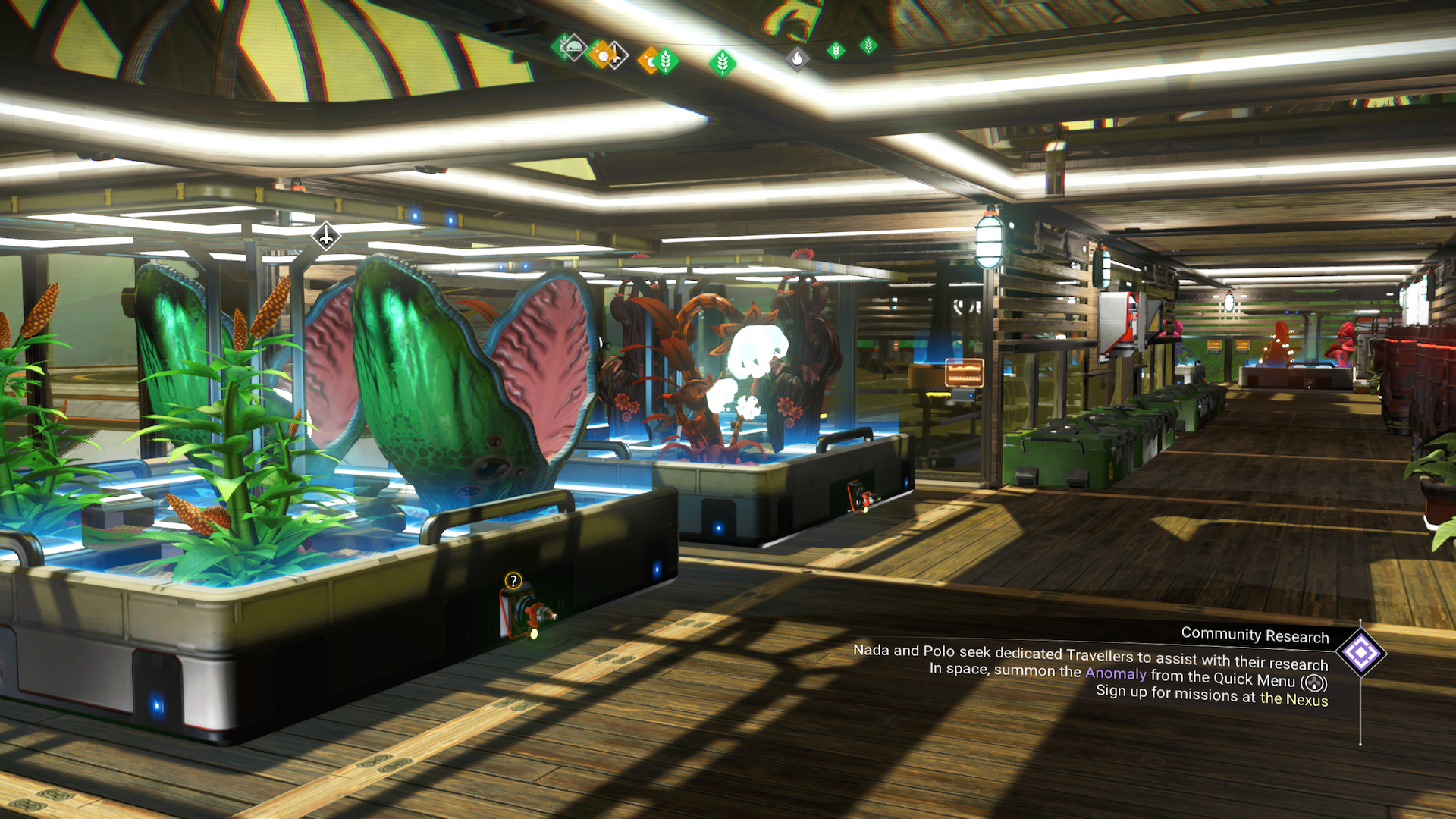
Task: Select the starship diamond marker above planters
Action: click(326, 236)
